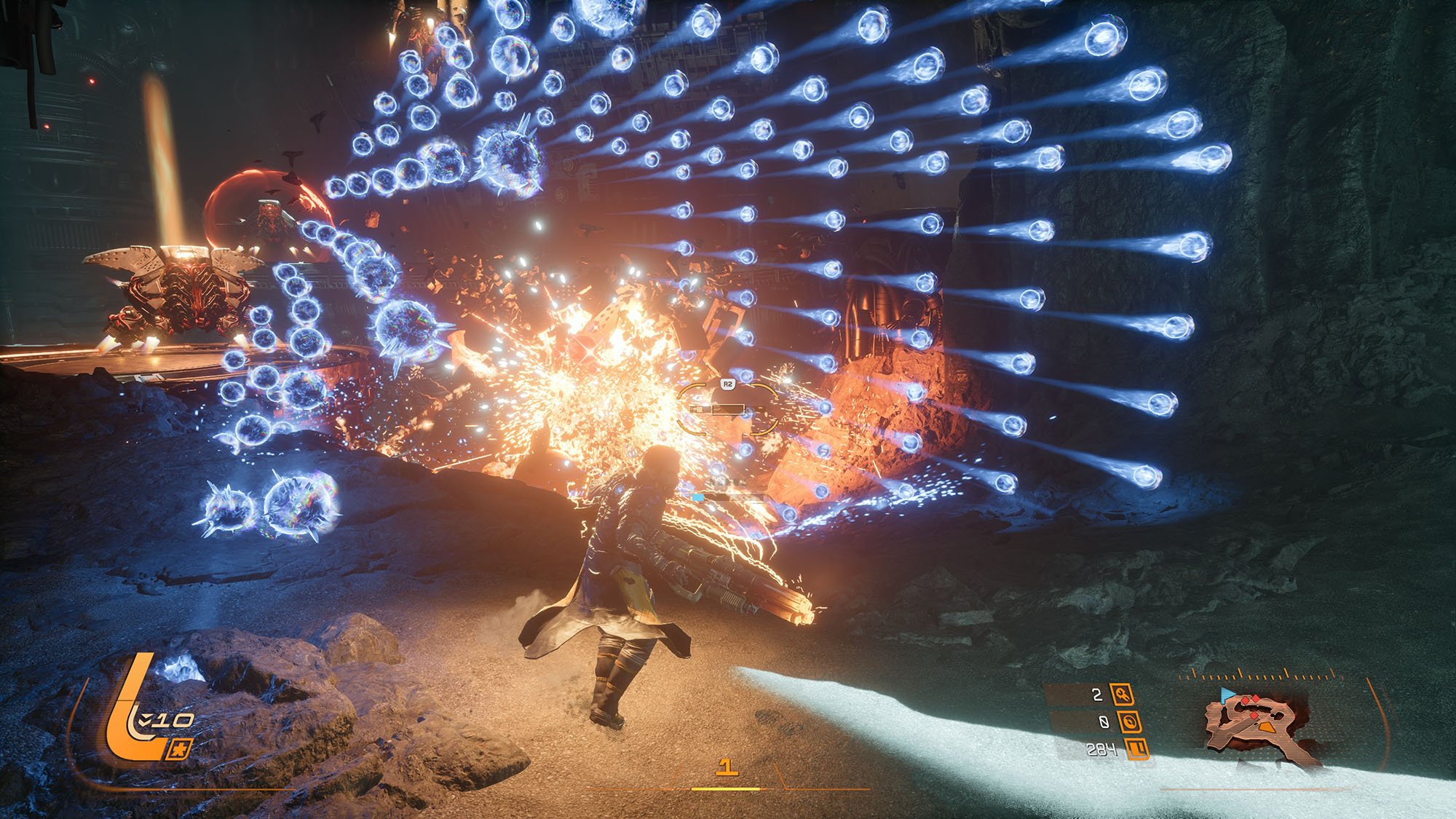The height and width of the screenshot is (819, 1456).
Task: Select the key resource icon beside 2
Action: click(x=1122, y=695)
